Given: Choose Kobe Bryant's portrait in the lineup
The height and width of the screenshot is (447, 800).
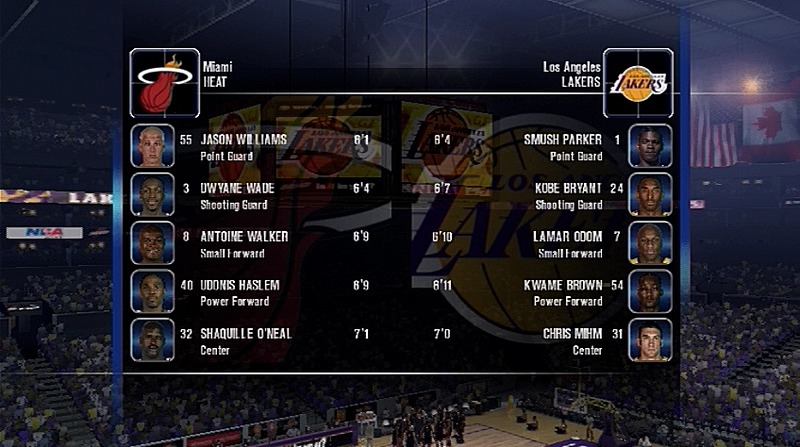Looking at the screenshot, I should click(649, 194).
